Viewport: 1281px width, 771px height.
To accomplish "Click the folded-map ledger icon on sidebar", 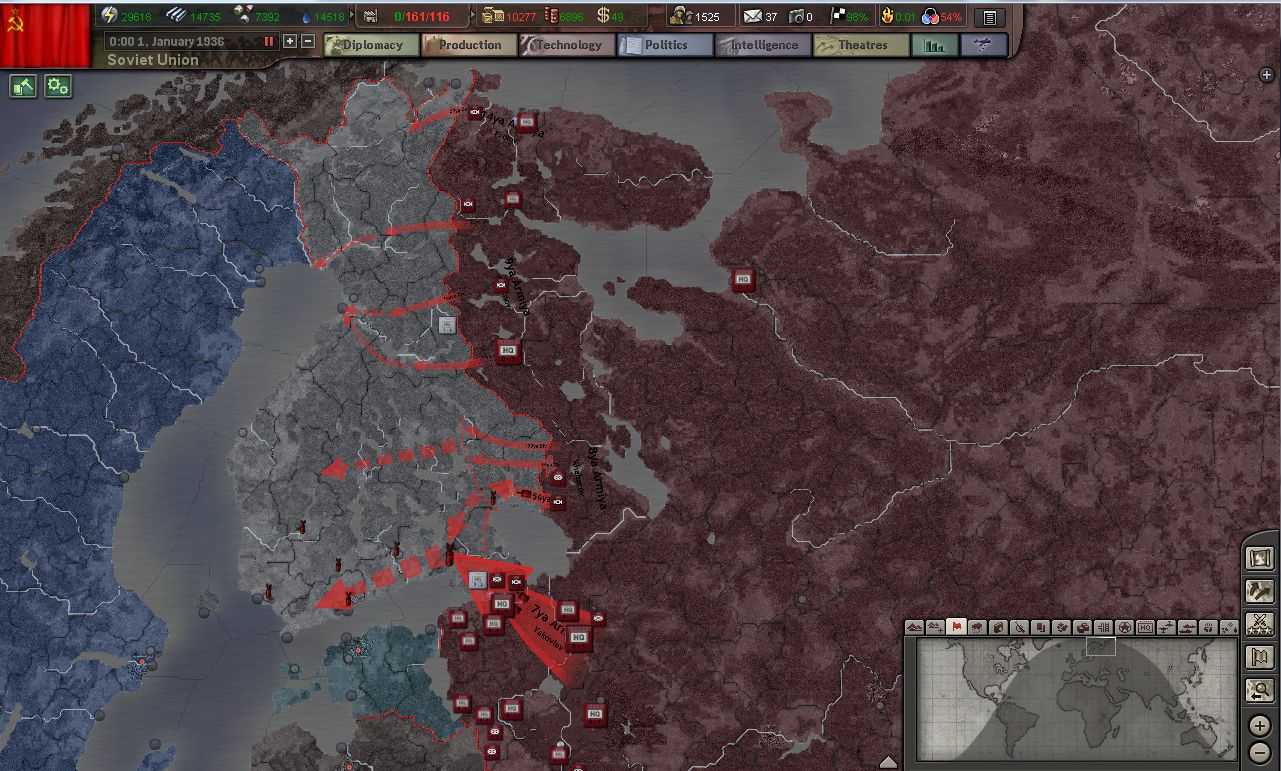I will pyautogui.click(x=1259, y=657).
